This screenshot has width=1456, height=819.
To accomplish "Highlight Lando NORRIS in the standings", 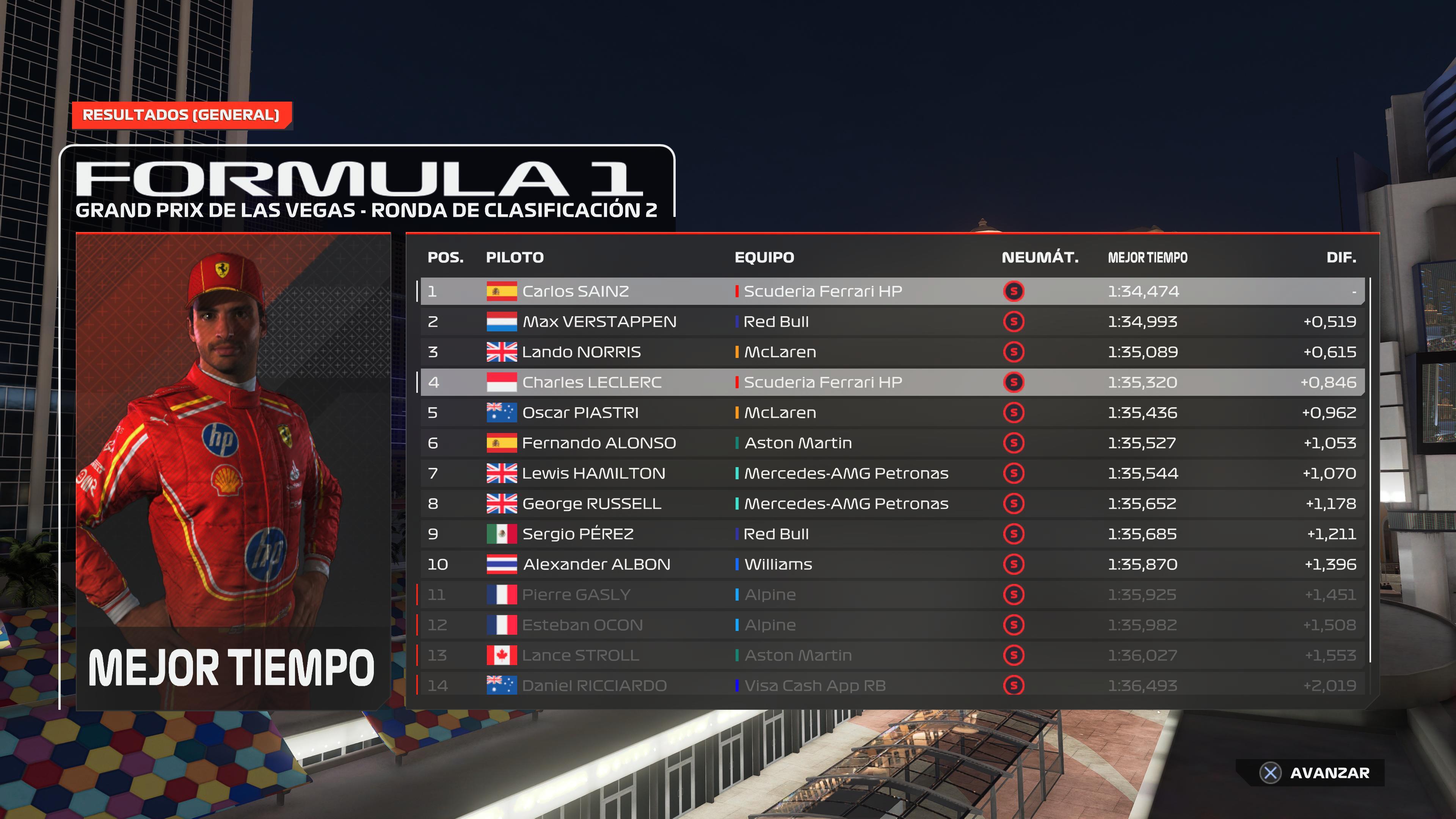I will [x=892, y=352].
